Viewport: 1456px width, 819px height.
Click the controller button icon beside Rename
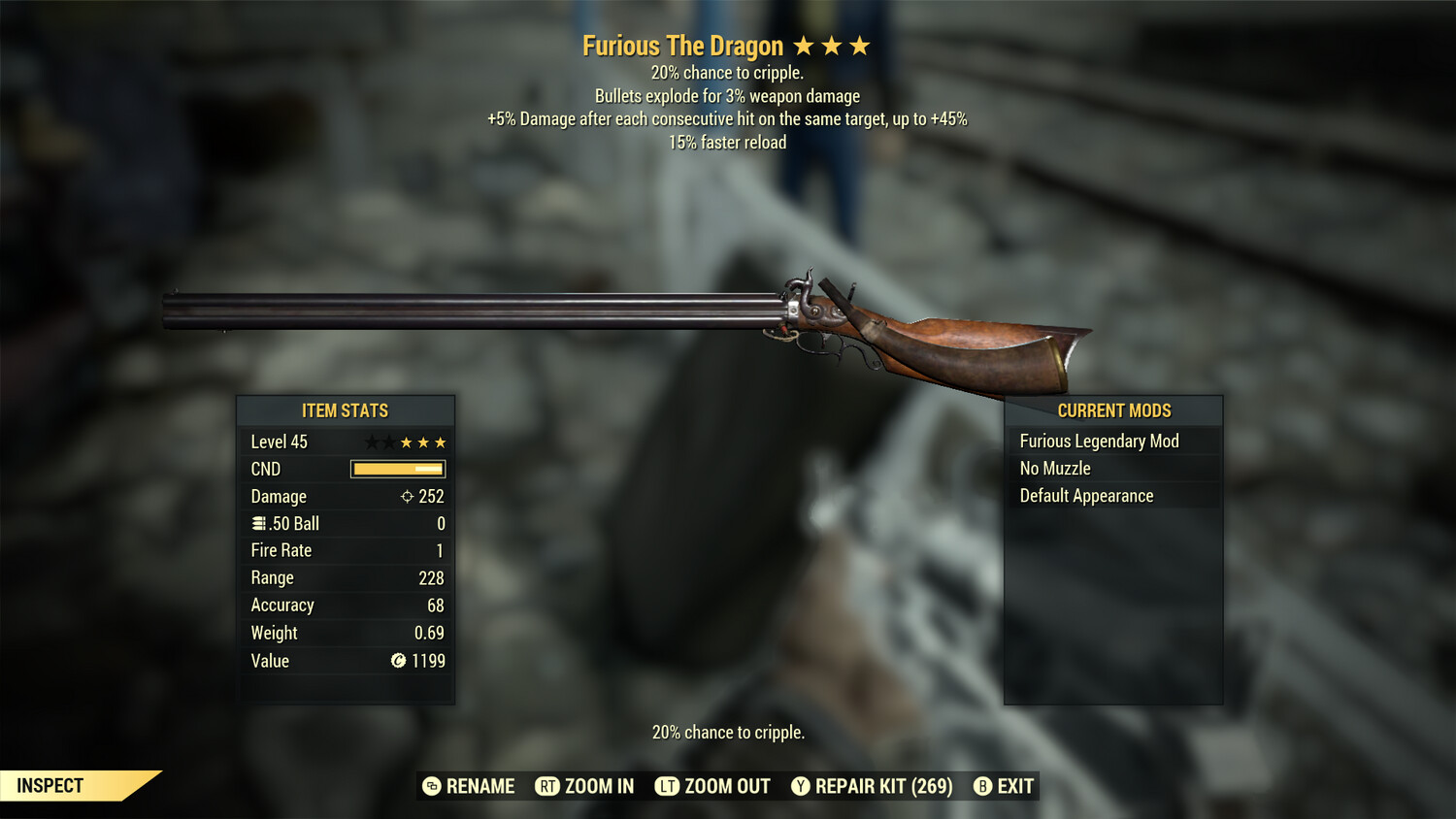coord(430,786)
